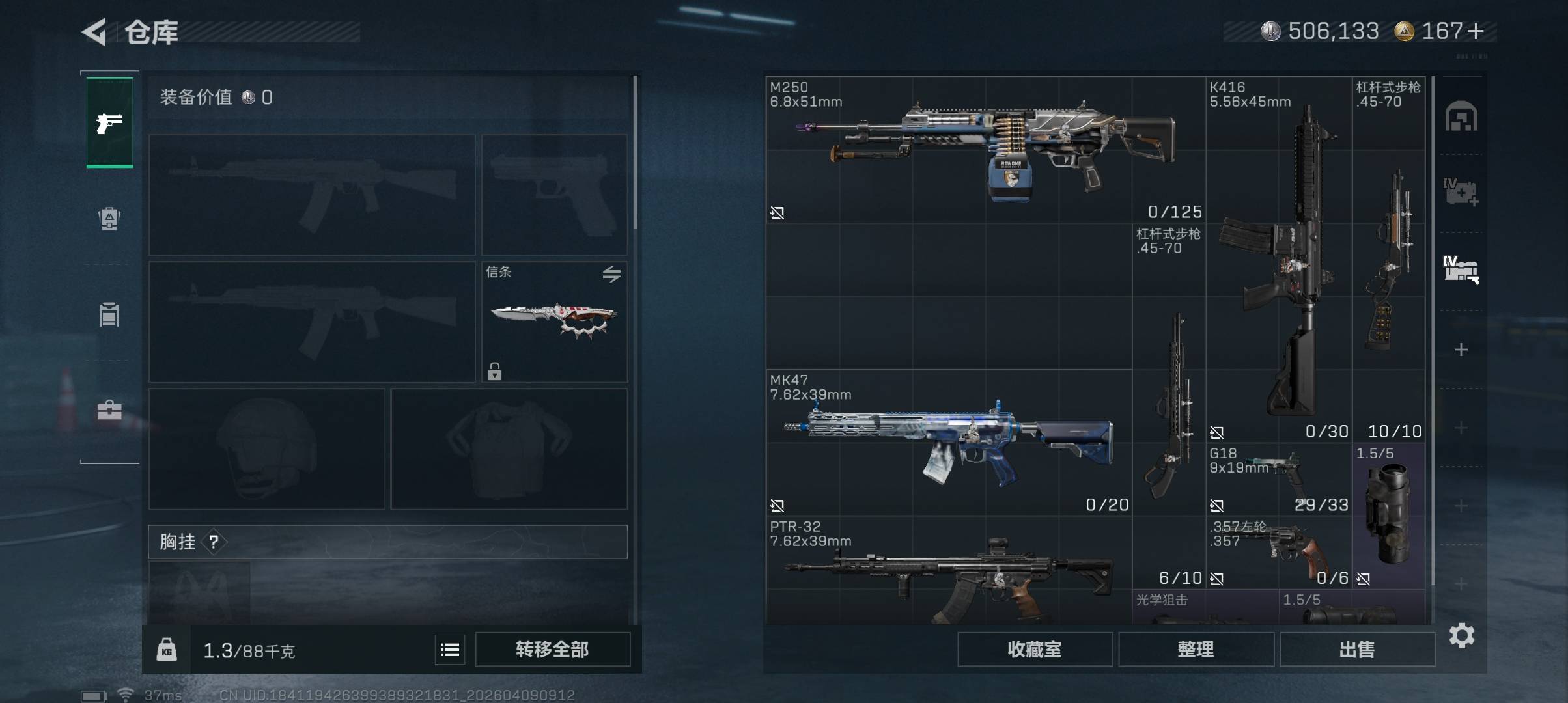Select the K416 rifle

(1278, 260)
